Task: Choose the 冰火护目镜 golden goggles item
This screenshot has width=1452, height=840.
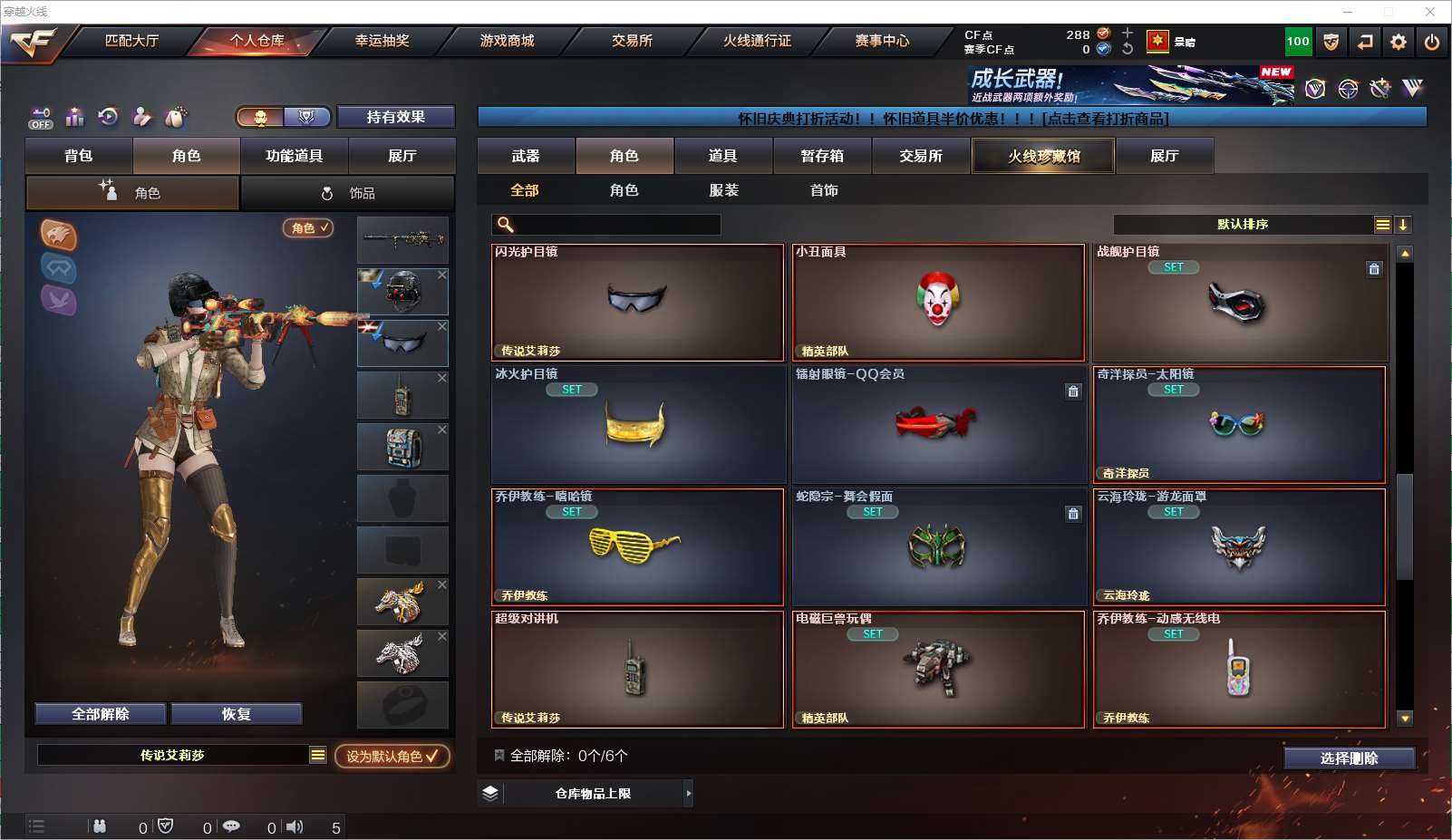Action: (x=637, y=425)
